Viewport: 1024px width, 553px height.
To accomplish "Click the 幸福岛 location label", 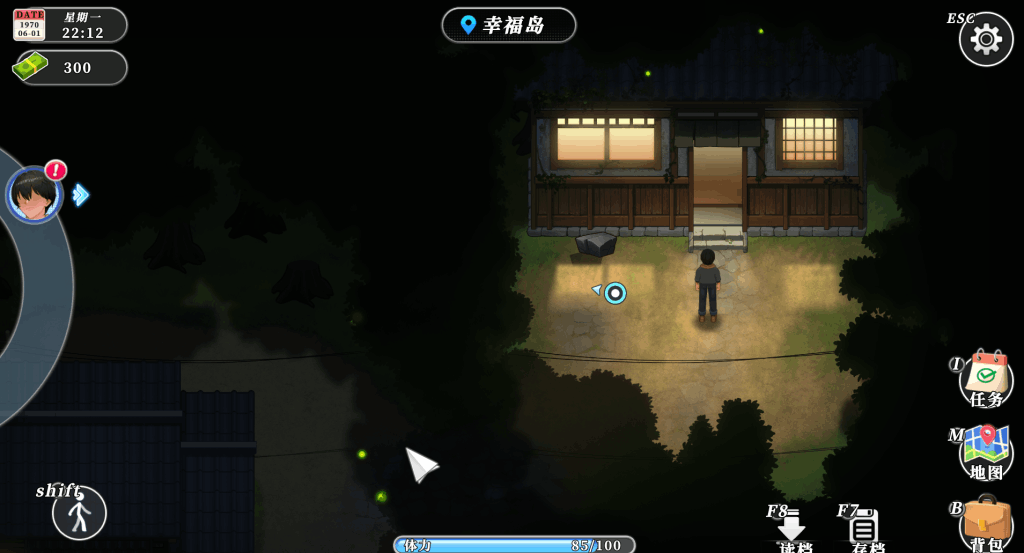I will [x=508, y=25].
